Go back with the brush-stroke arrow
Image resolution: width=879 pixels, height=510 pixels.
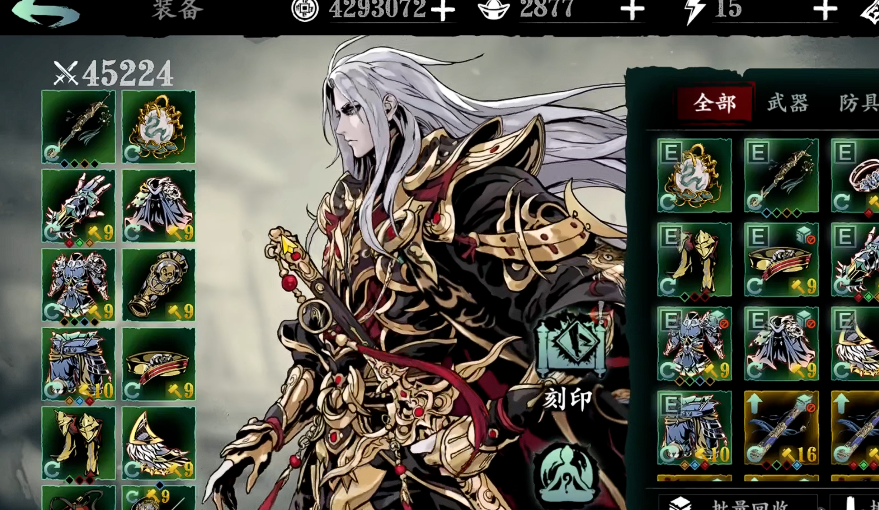pos(46,13)
